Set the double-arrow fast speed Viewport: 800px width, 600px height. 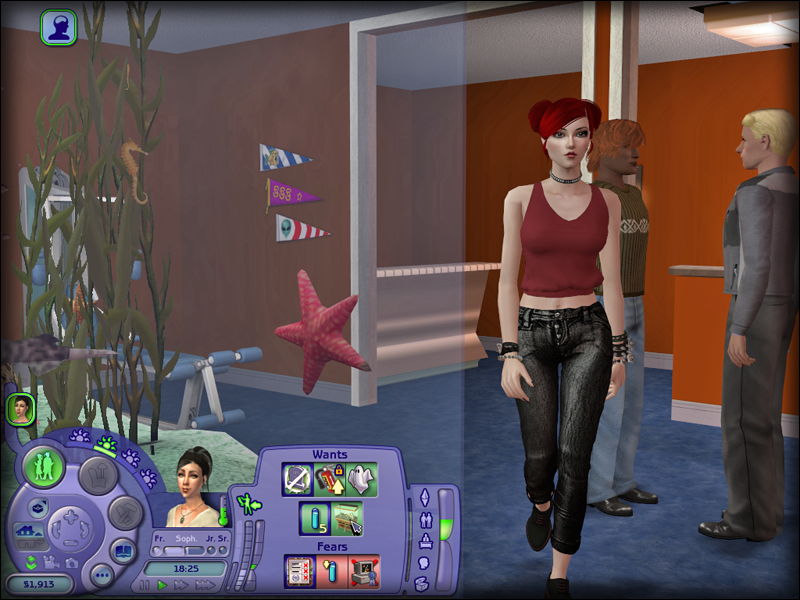pos(181,585)
